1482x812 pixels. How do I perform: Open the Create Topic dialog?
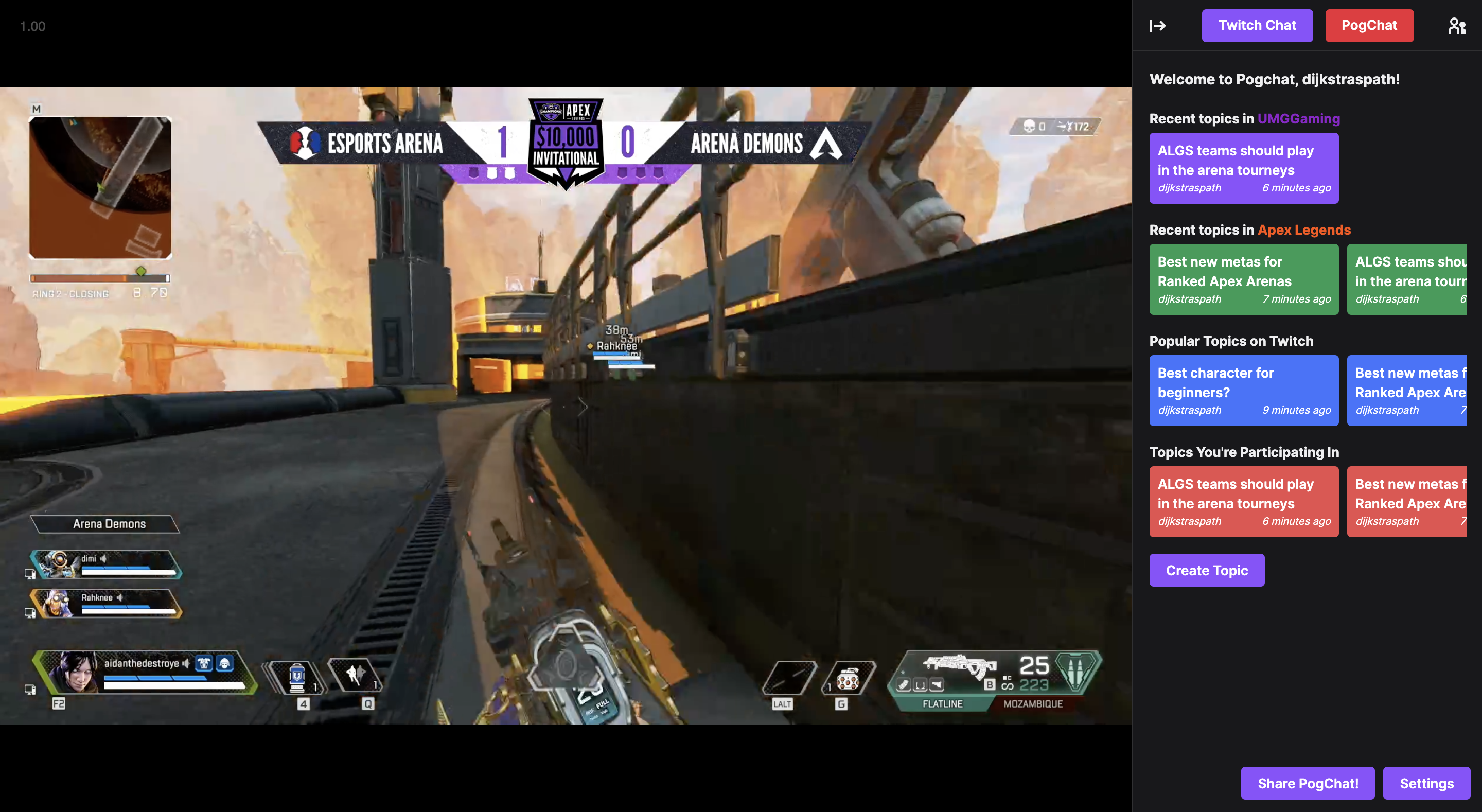pos(1206,570)
